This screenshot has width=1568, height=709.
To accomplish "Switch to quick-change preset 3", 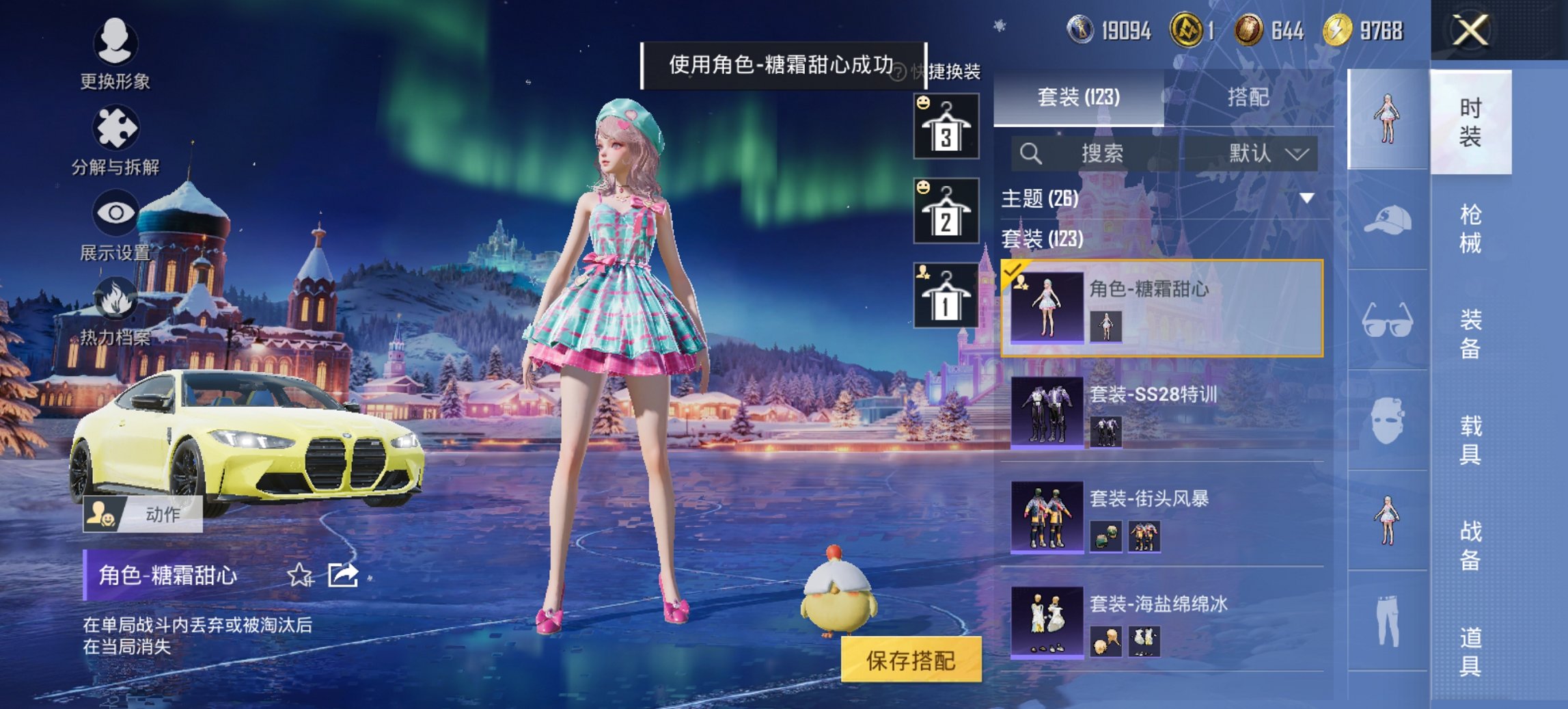I will (x=946, y=128).
